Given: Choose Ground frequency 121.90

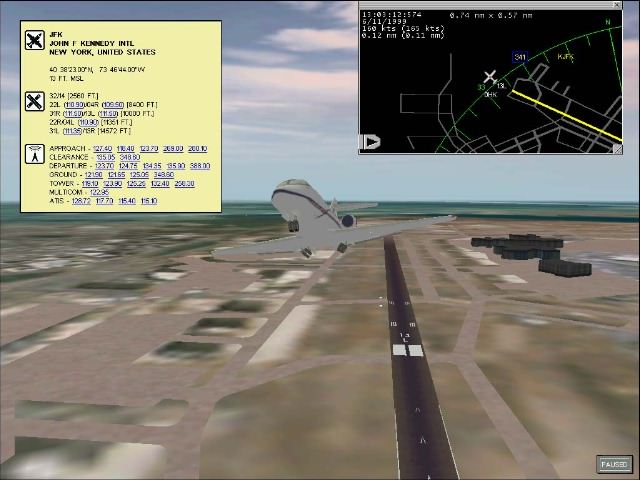Looking at the screenshot, I should pyautogui.click(x=94, y=175).
